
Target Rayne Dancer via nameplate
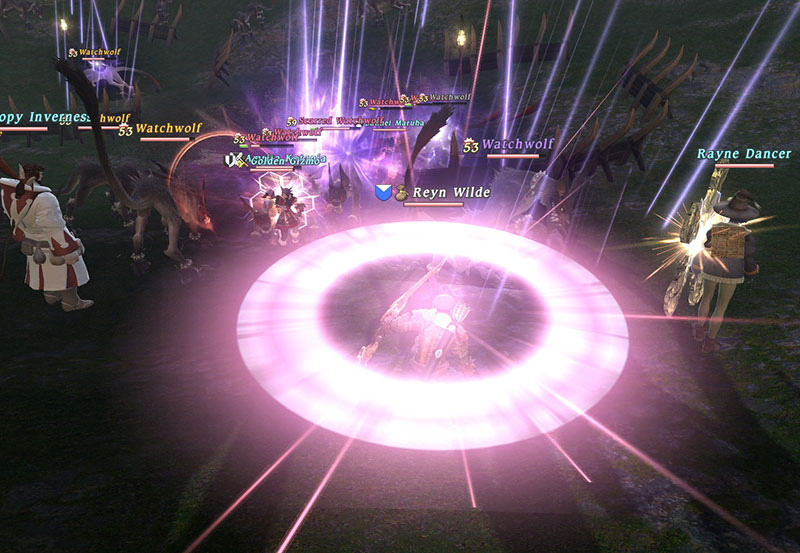tap(744, 154)
